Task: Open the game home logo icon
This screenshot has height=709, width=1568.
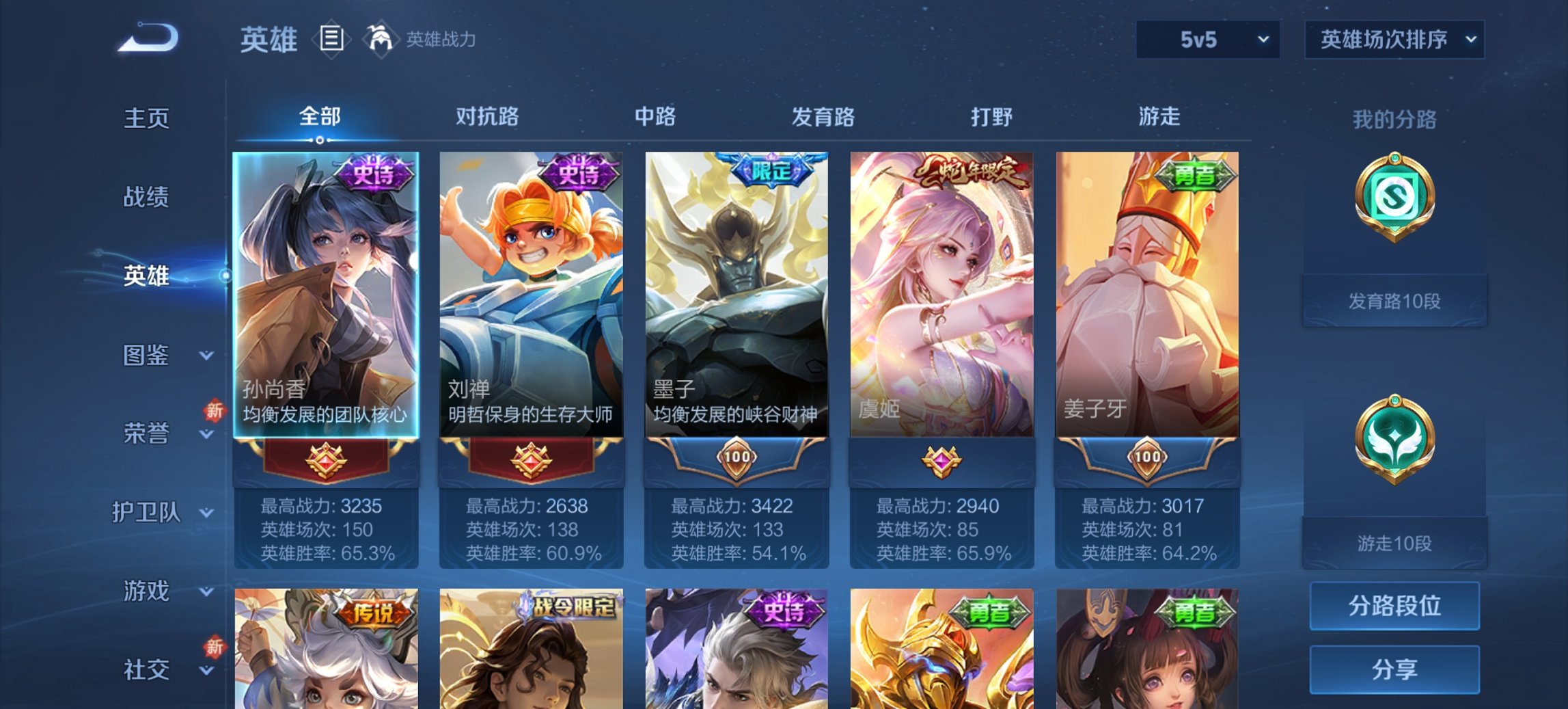Action: 147,39
